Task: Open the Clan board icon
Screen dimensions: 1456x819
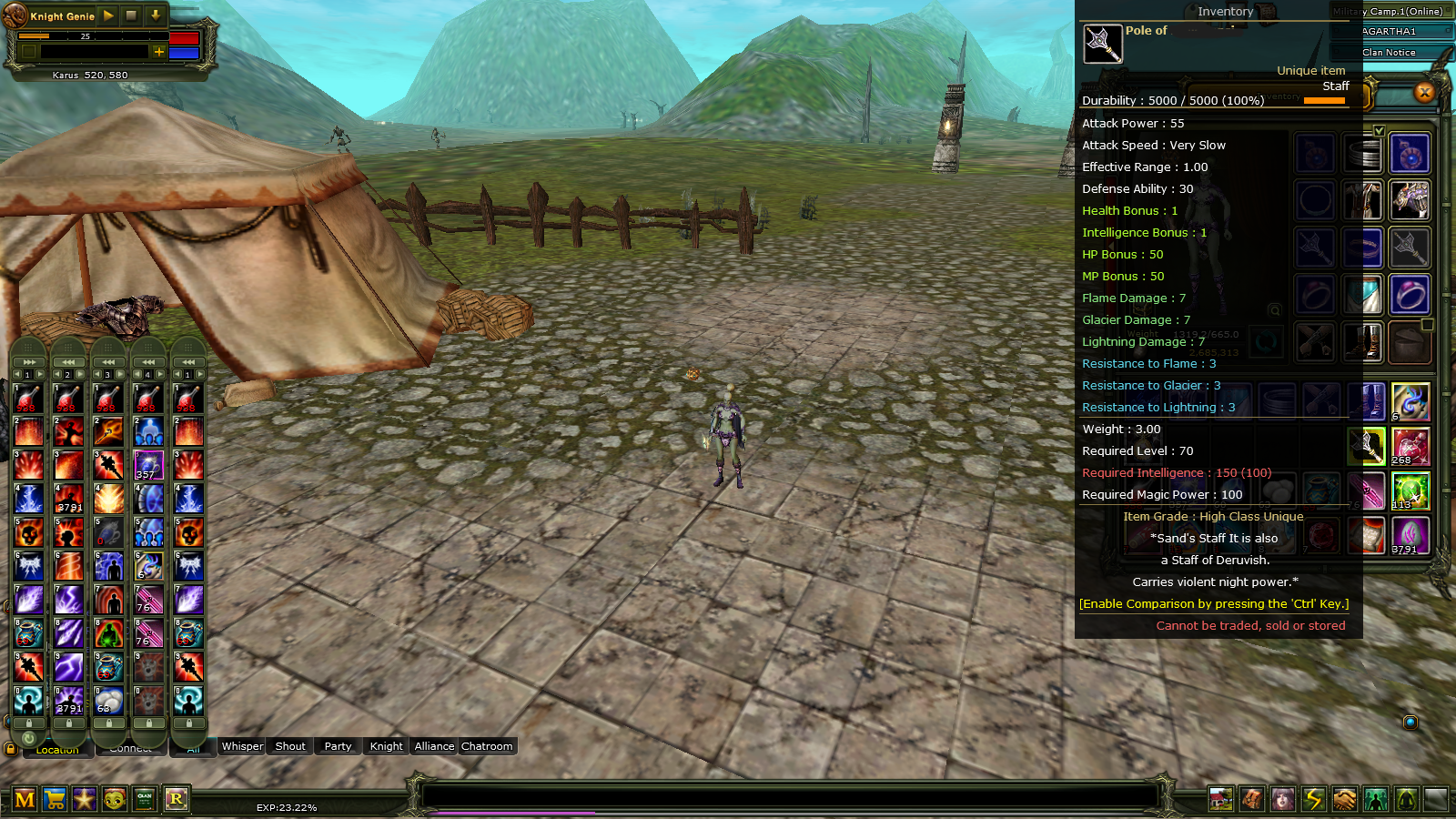Action: point(144,798)
